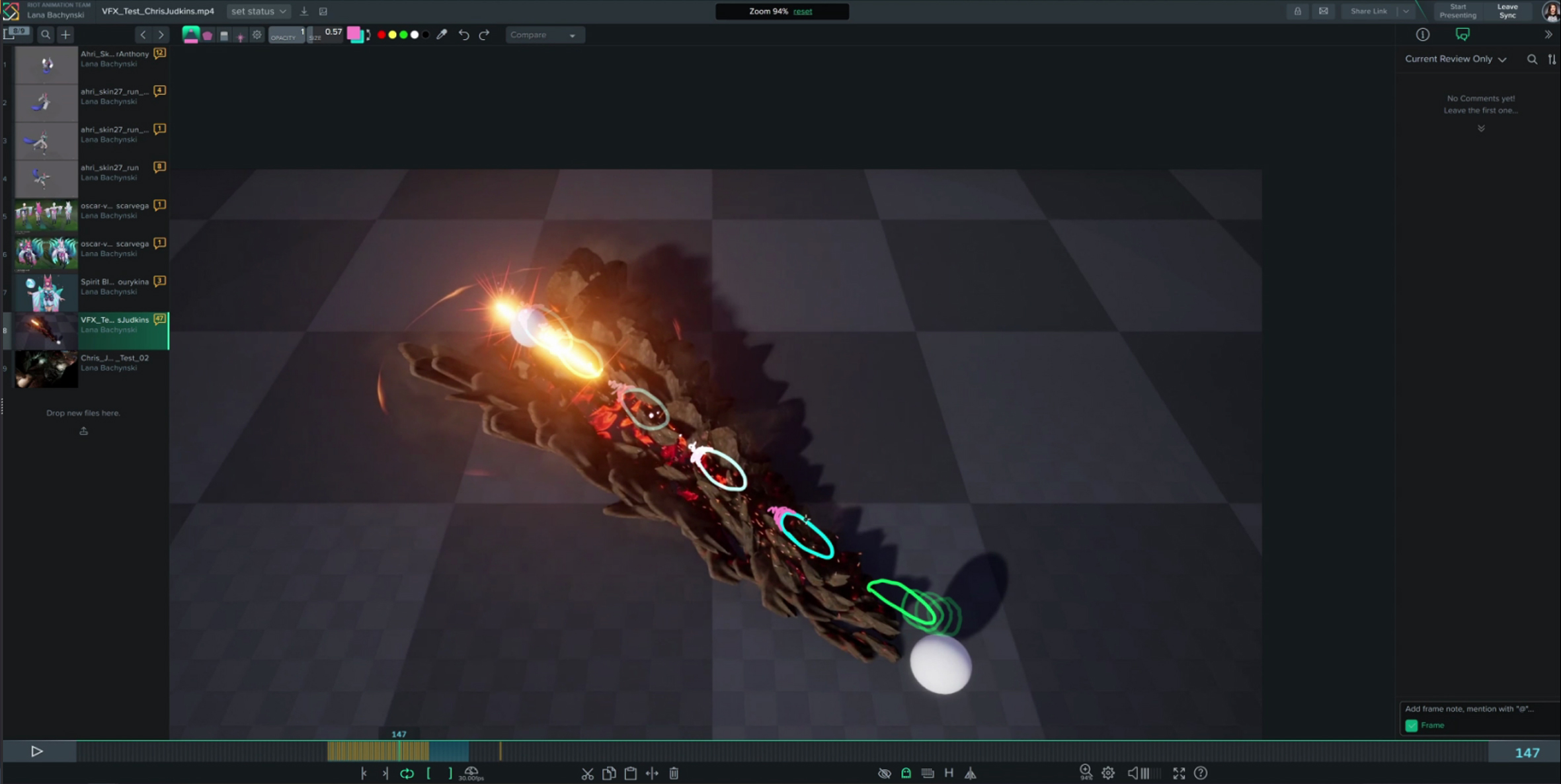Screen dimensions: 1561x784
Task: Open the Current Review Only dropdown
Action: tap(1455, 59)
